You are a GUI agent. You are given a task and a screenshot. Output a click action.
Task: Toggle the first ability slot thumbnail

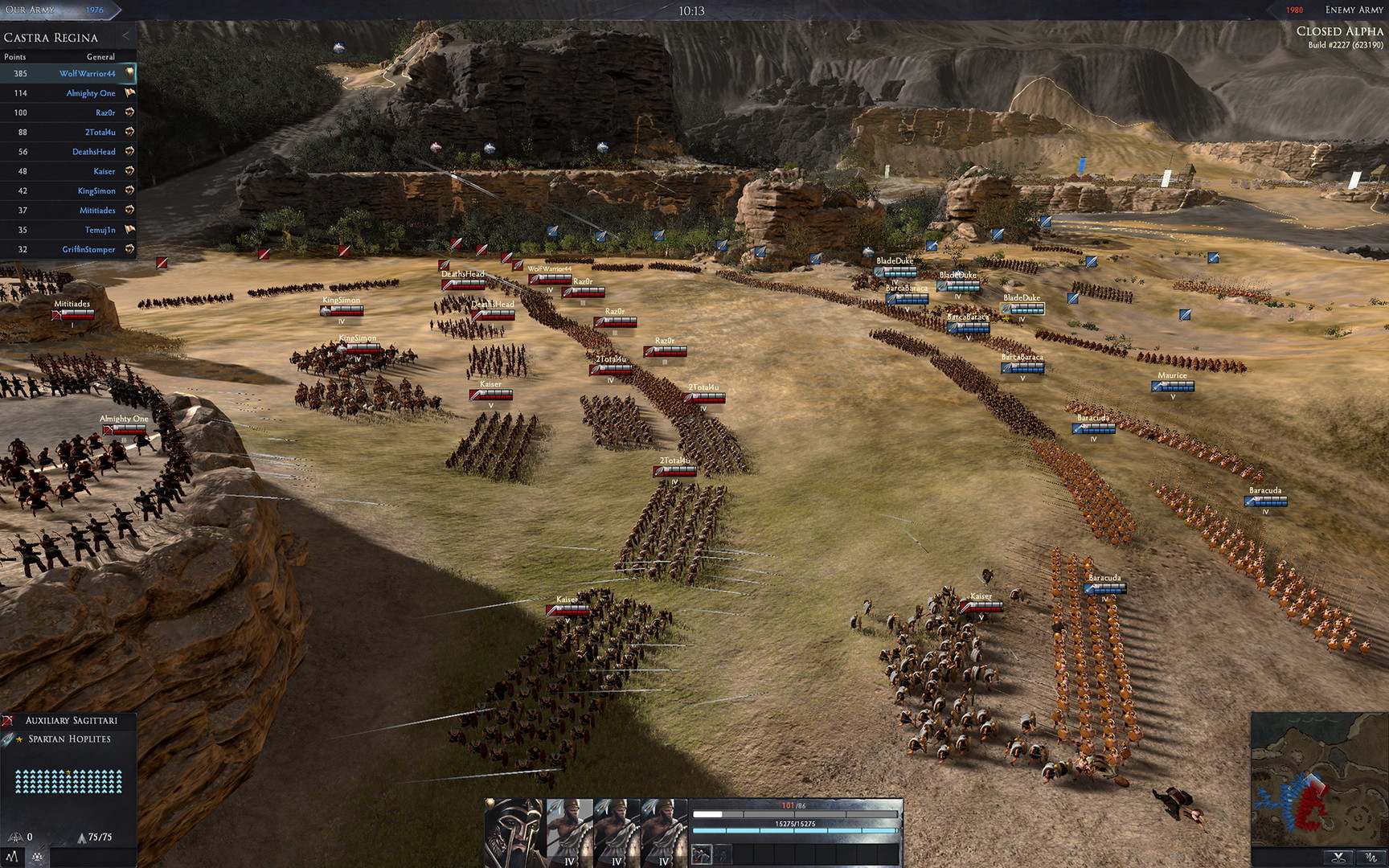(x=702, y=854)
